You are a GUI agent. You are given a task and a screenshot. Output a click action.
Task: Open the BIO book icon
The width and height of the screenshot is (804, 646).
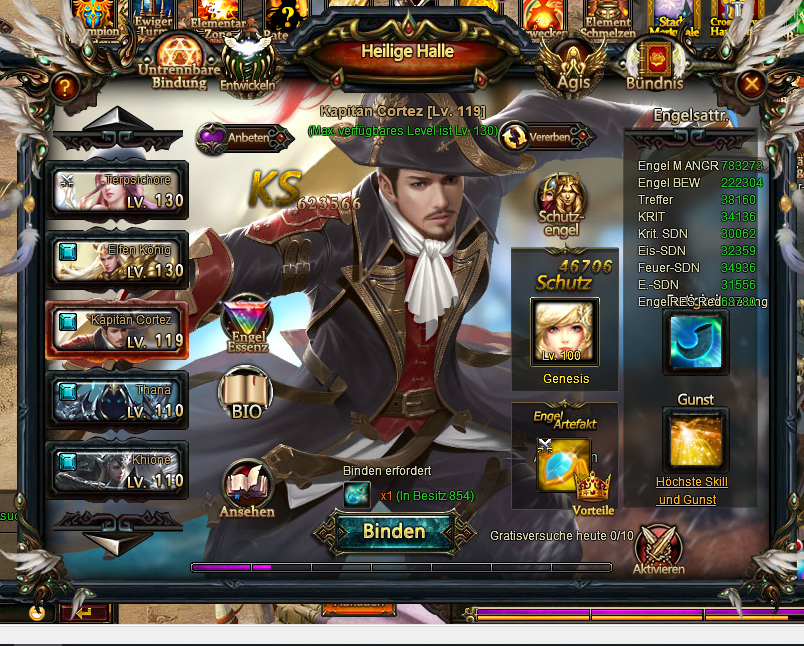click(x=245, y=393)
